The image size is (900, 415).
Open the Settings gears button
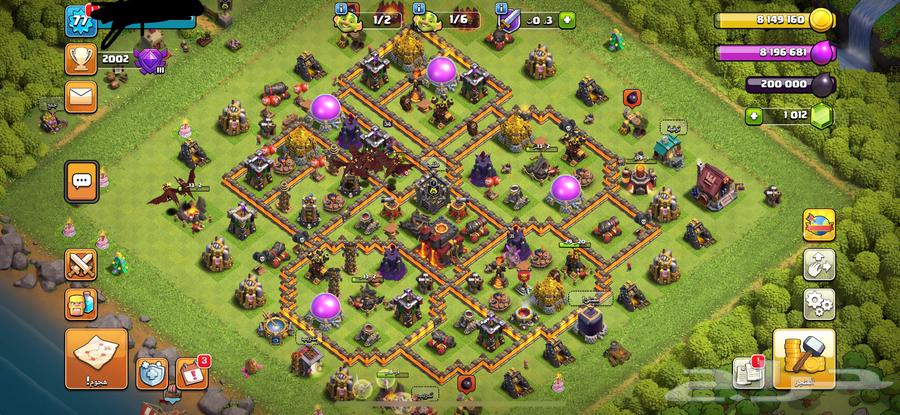click(x=819, y=302)
